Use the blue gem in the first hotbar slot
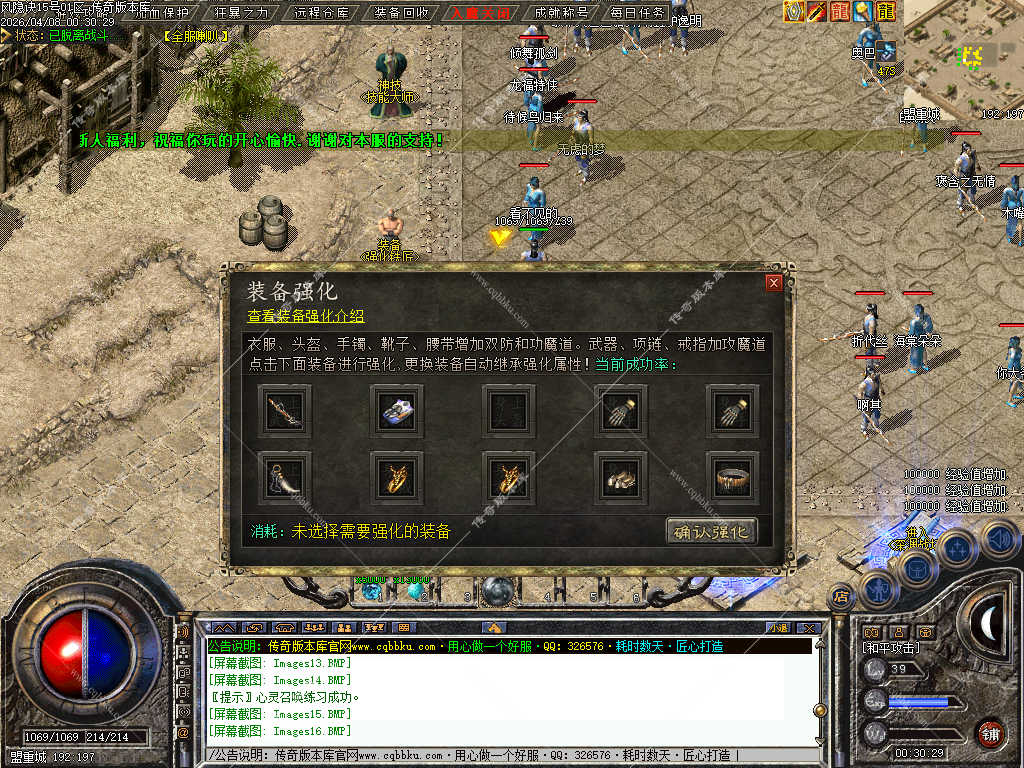The image size is (1024, 768). point(372,591)
